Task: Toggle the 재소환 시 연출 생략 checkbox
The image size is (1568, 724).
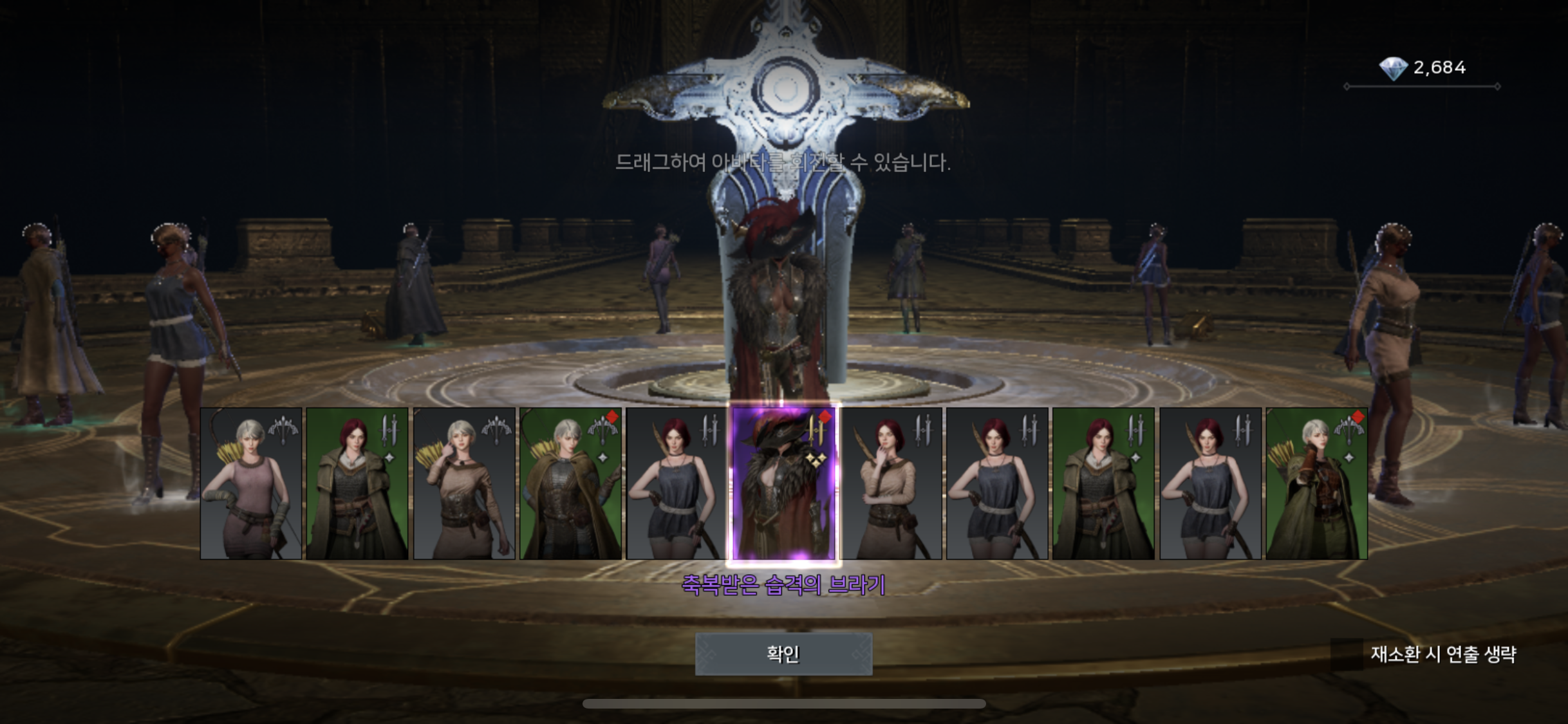Action: pyautogui.click(x=1347, y=654)
